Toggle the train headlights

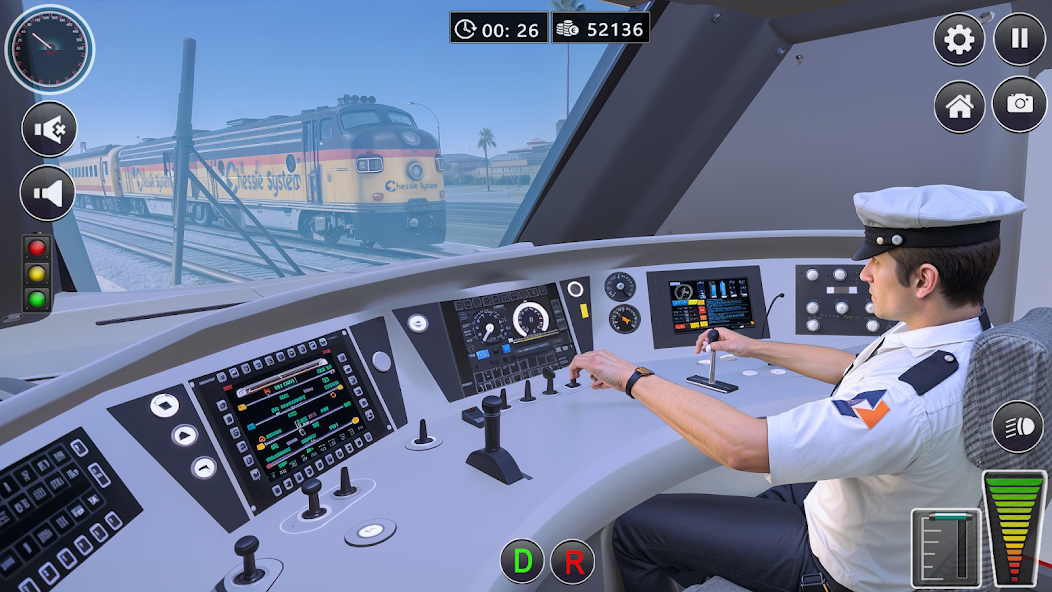[x=1017, y=426]
